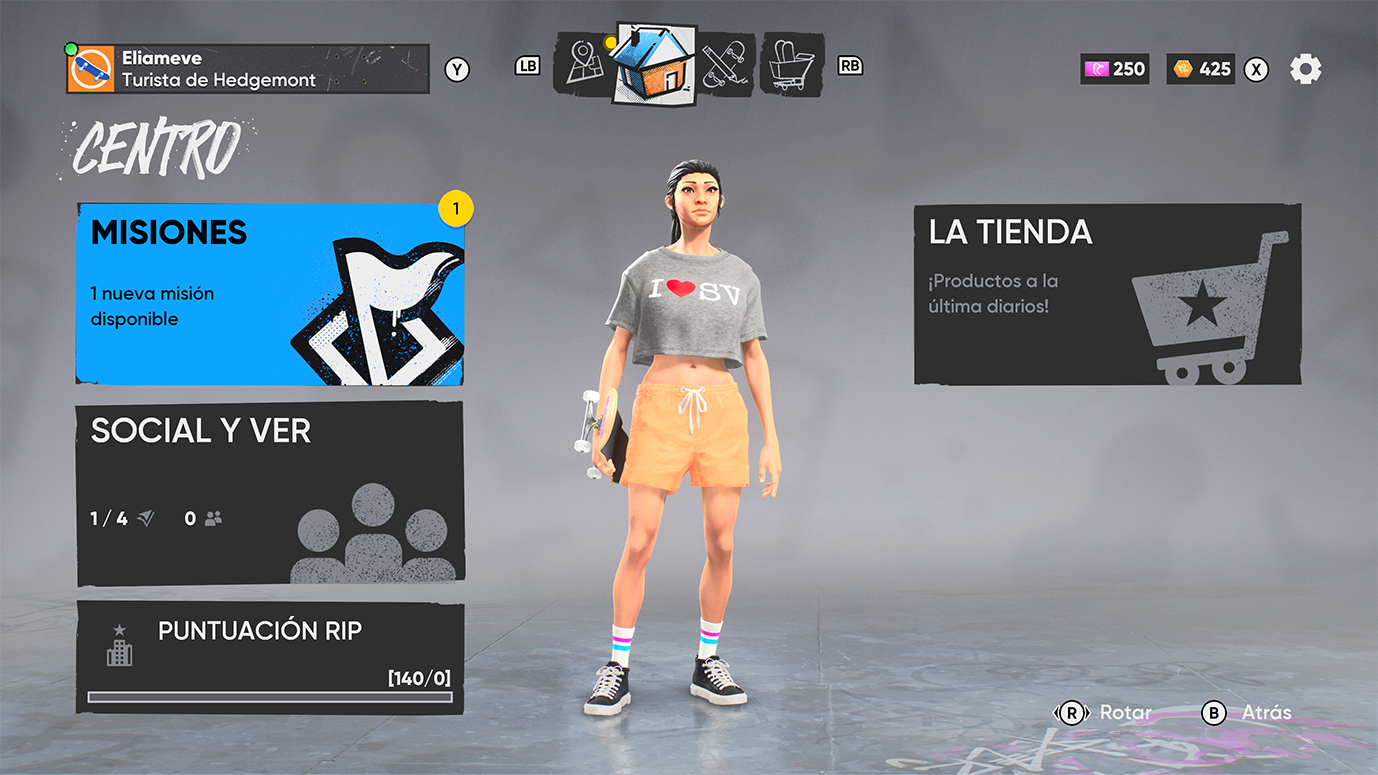
Task: Open the Misiones panel
Action: click(270, 294)
